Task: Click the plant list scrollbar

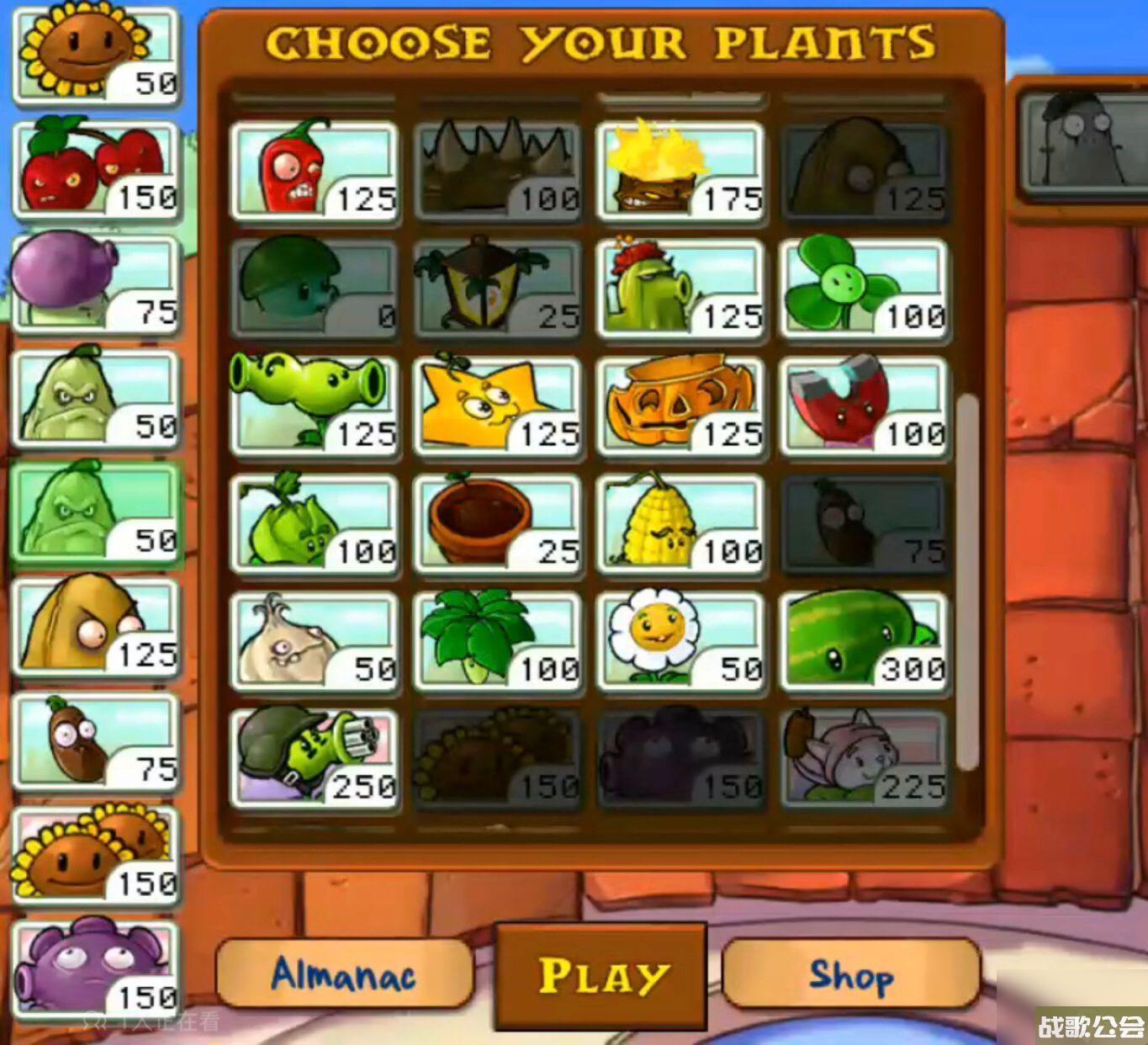Action: coord(968,581)
